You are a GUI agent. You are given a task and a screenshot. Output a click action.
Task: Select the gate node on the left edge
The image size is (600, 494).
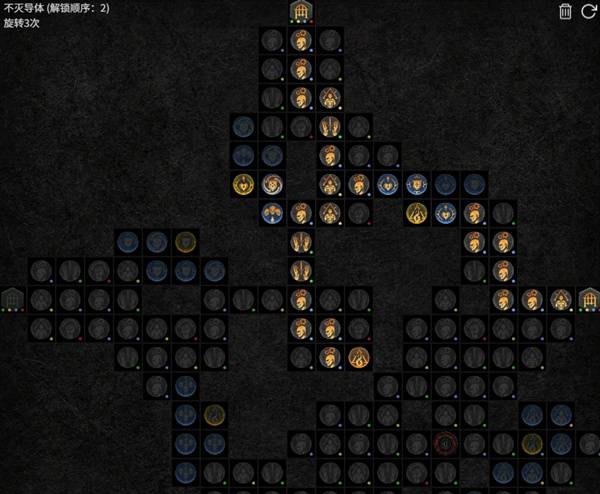point(12,298)
